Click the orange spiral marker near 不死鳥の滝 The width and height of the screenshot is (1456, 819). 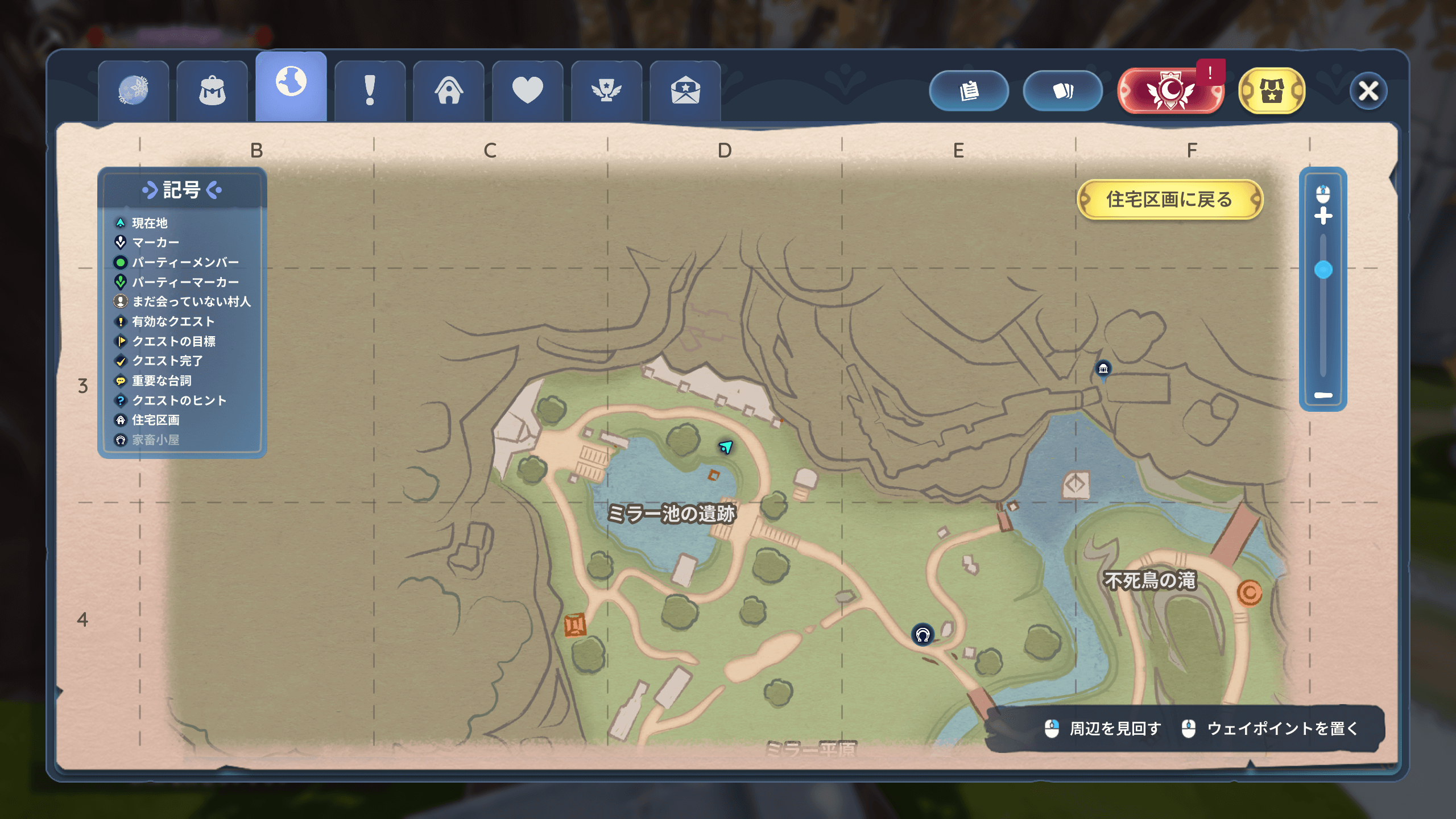[x=1249, y=593]
